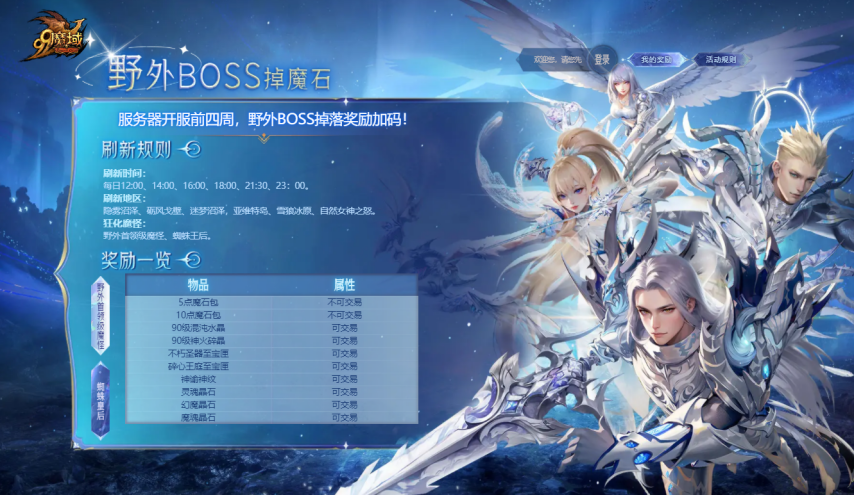The width and height of the screenshot is (854, 495).
Task: Select the 魔魂晶石 reward row
Action: point(198,417)
